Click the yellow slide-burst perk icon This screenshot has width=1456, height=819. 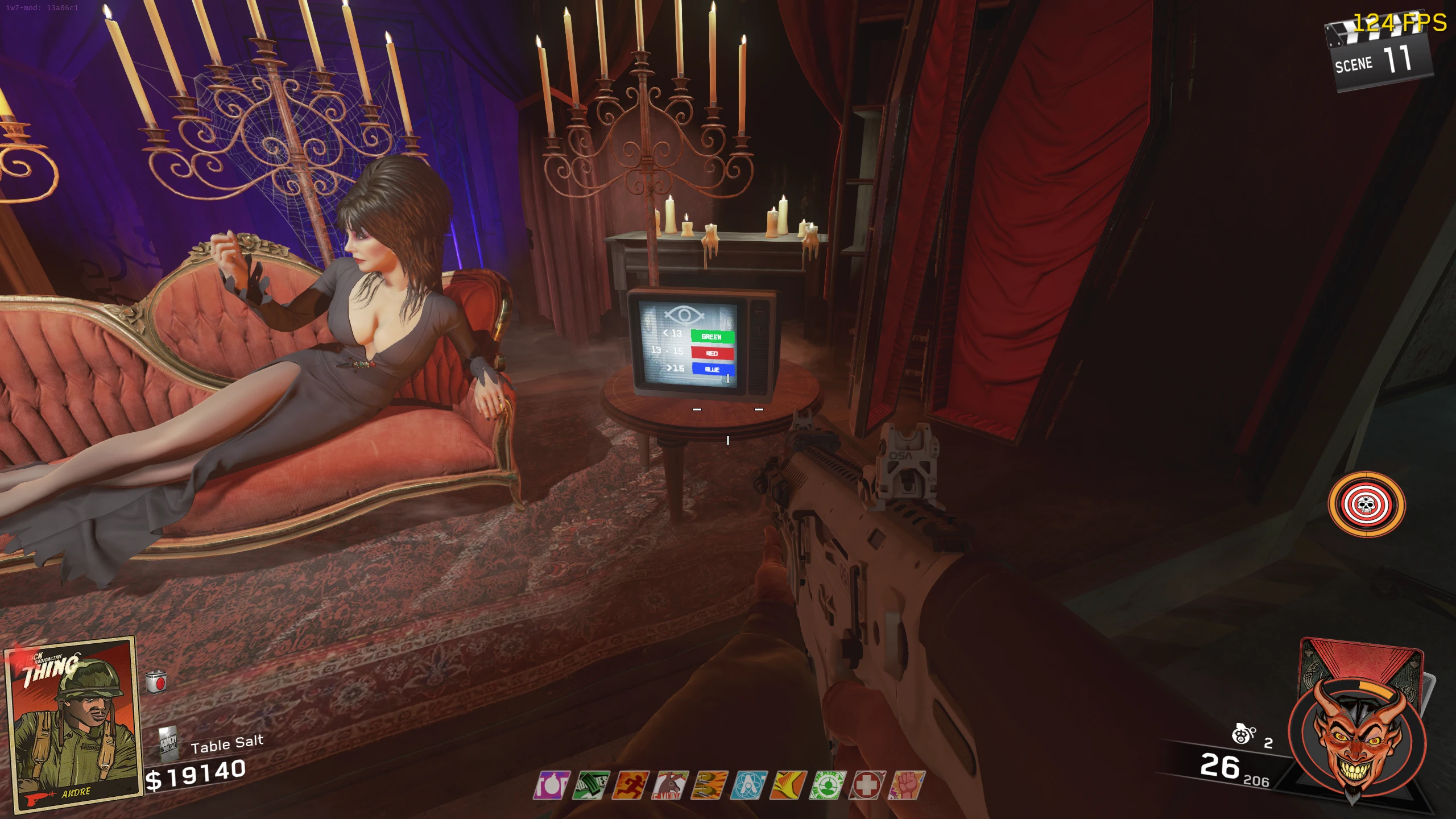pos(788,785)
